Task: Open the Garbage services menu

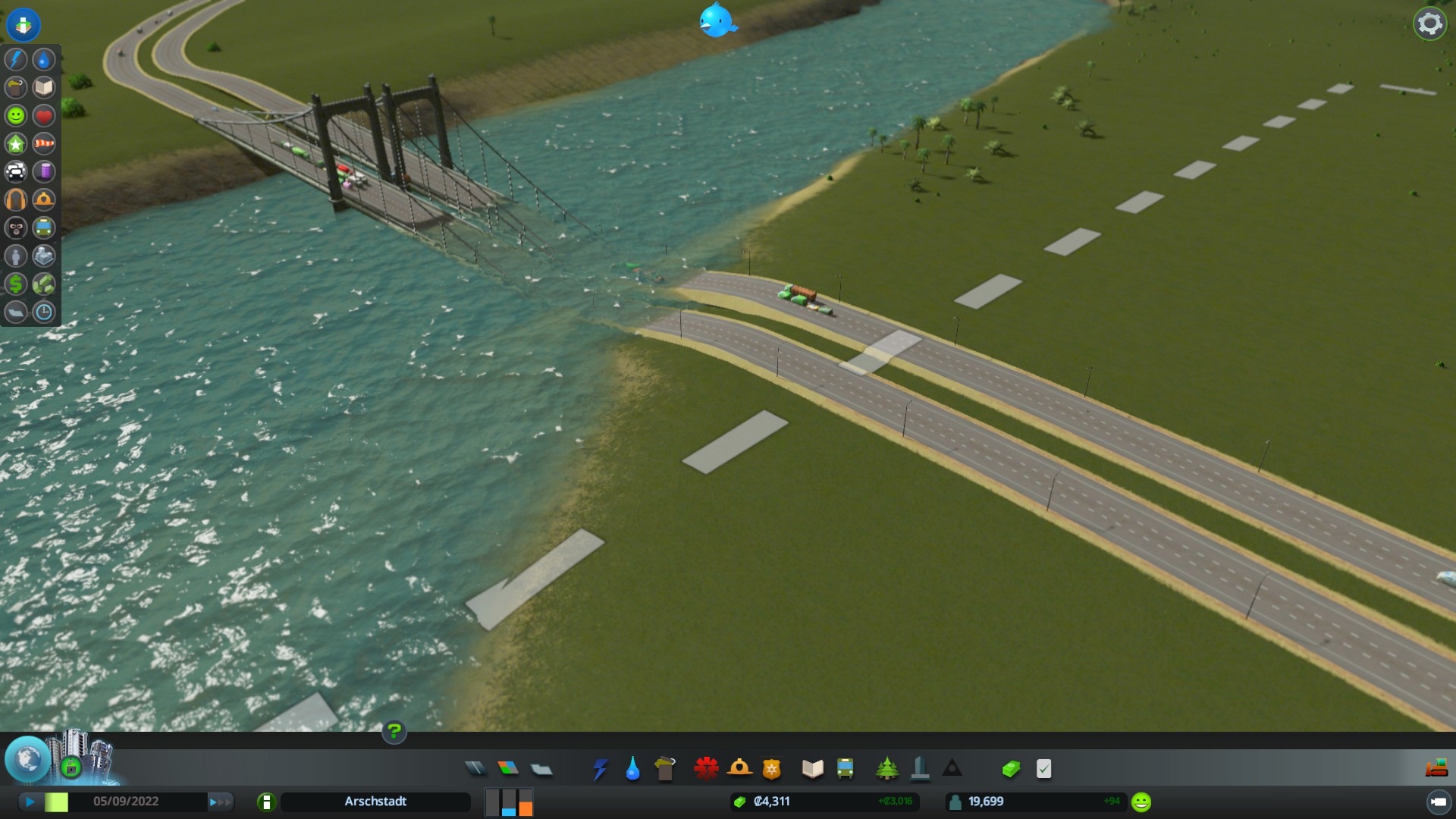Action: (665, 769)
